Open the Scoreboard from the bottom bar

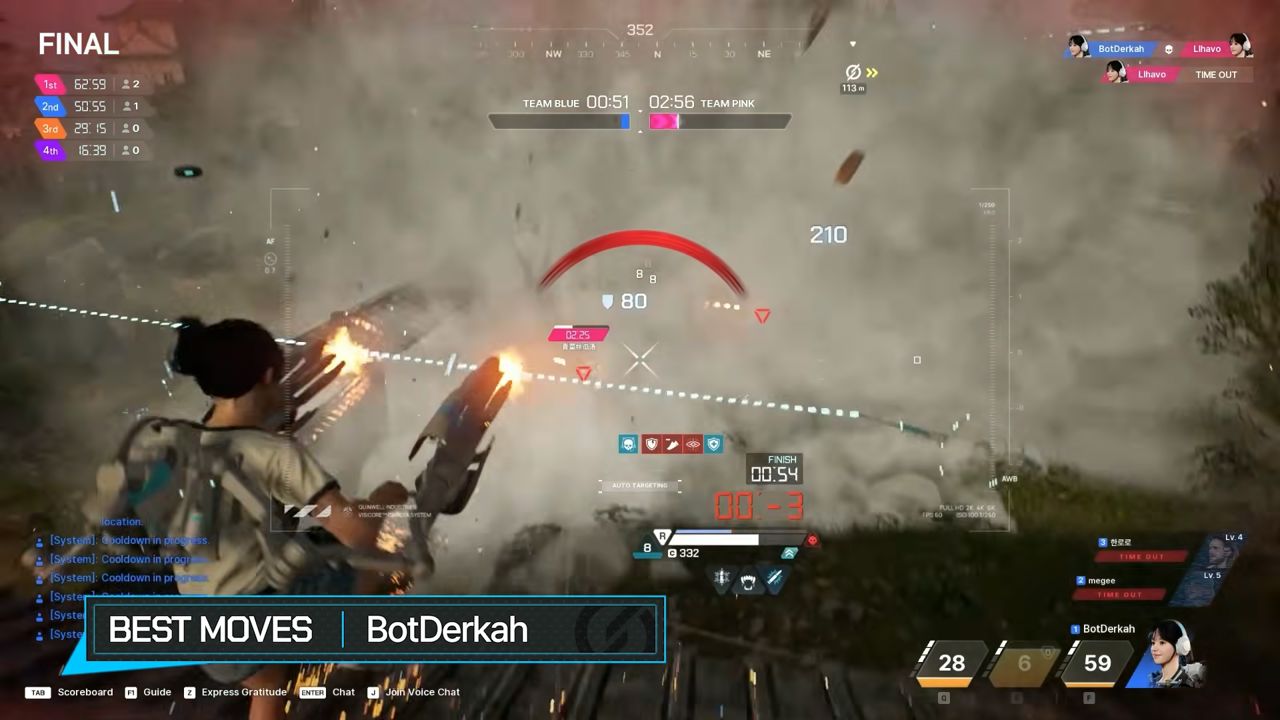(84, 692)
